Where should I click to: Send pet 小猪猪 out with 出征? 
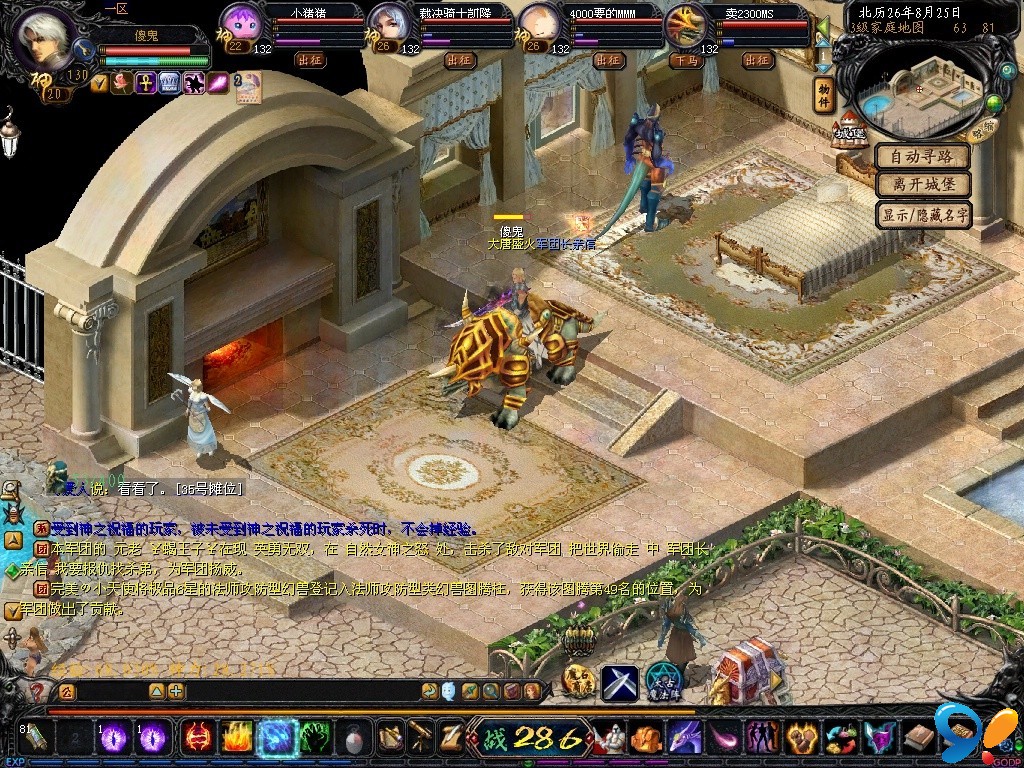point(310,60)
